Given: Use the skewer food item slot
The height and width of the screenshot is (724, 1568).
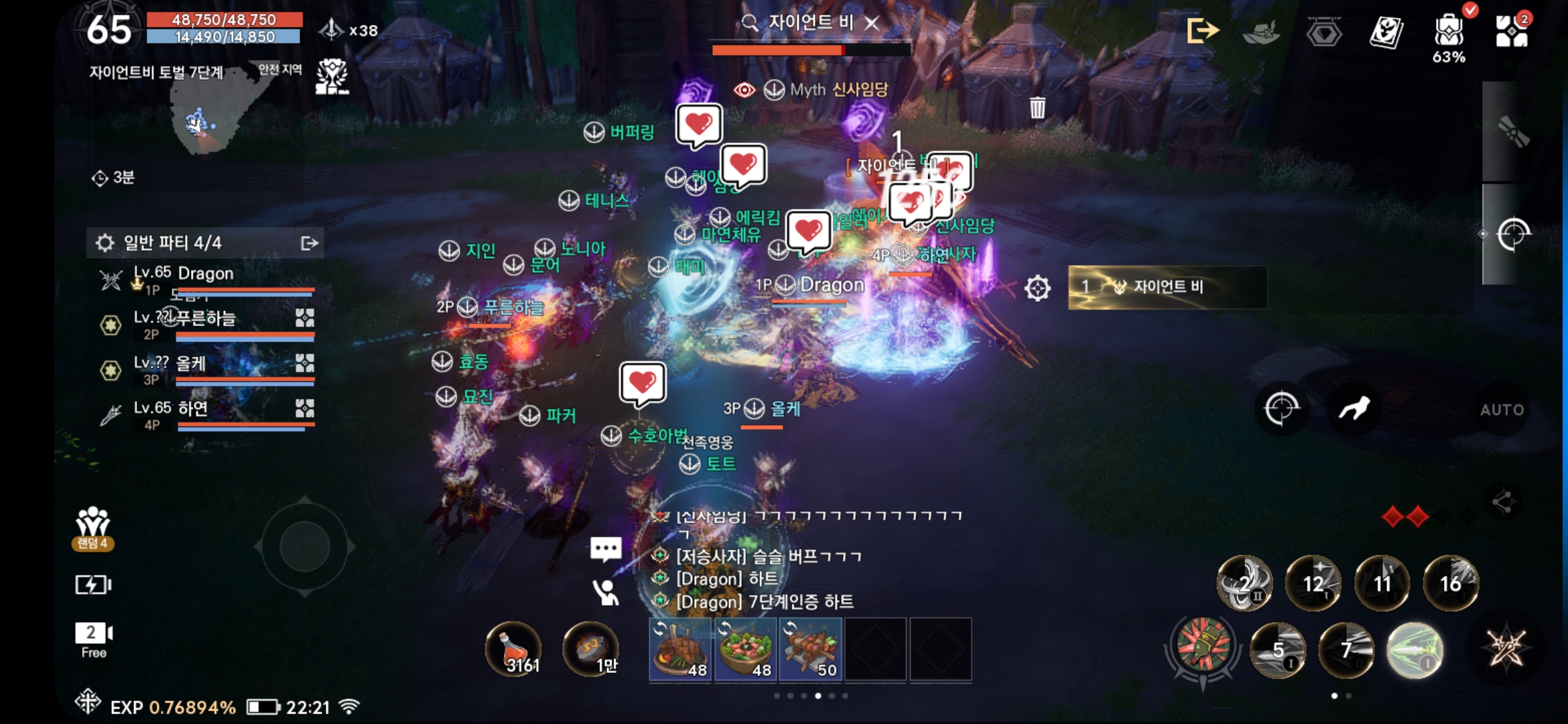Looking at the screenshot, I should (810, 649).
